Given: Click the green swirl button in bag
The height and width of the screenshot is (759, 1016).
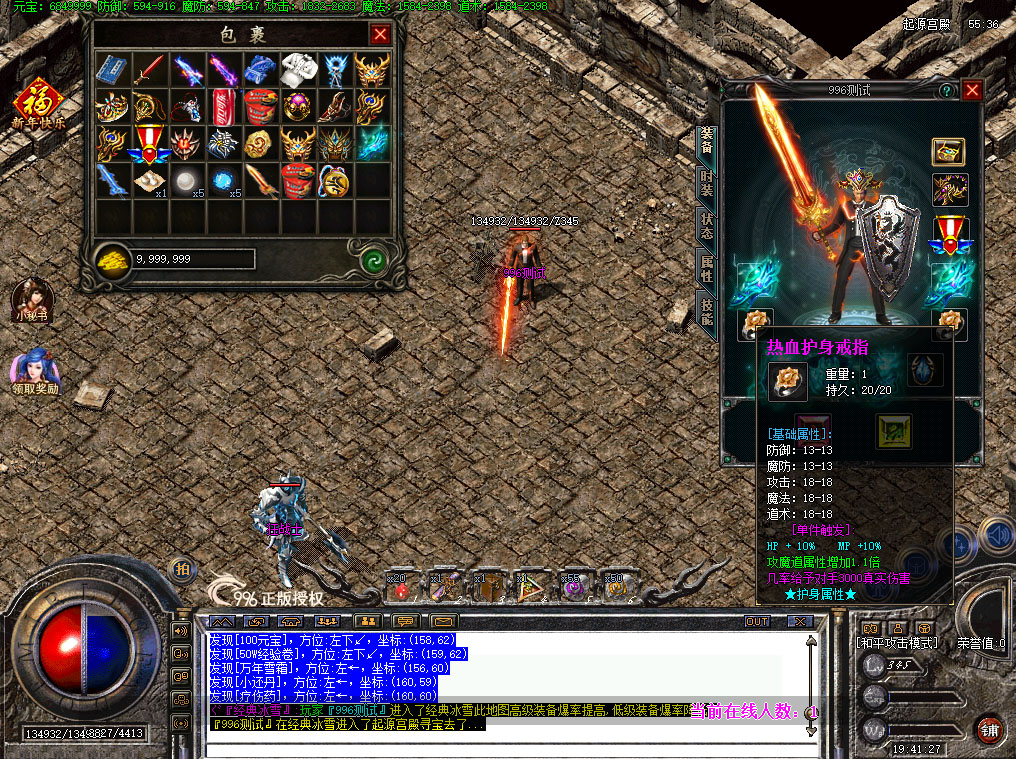Looking at the screenshot, I should point(374,261).
